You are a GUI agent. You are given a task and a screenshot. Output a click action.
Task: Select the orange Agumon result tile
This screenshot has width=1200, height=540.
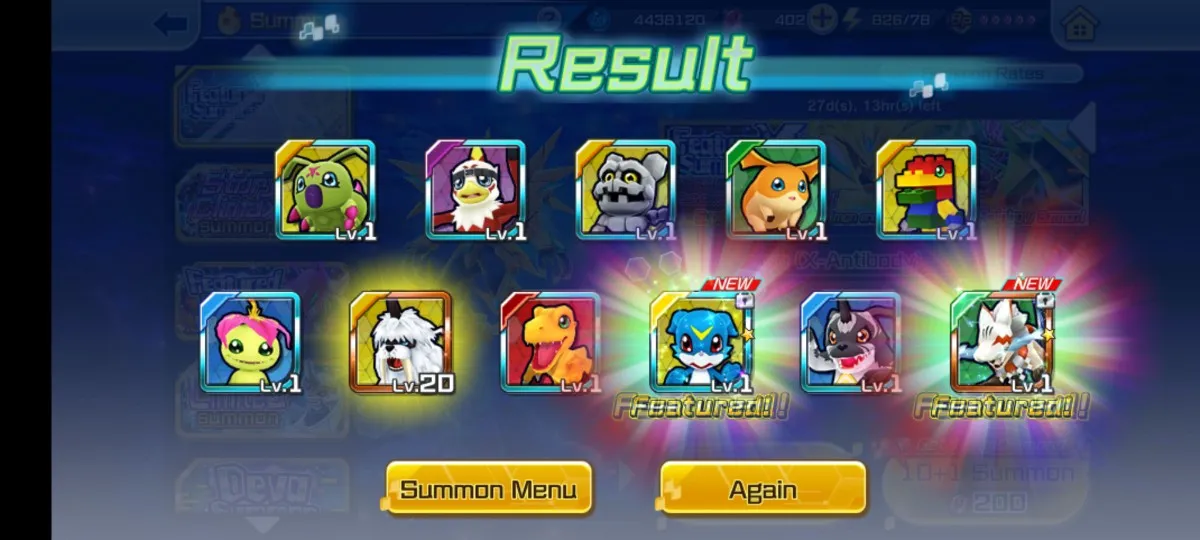coord(550,342)
